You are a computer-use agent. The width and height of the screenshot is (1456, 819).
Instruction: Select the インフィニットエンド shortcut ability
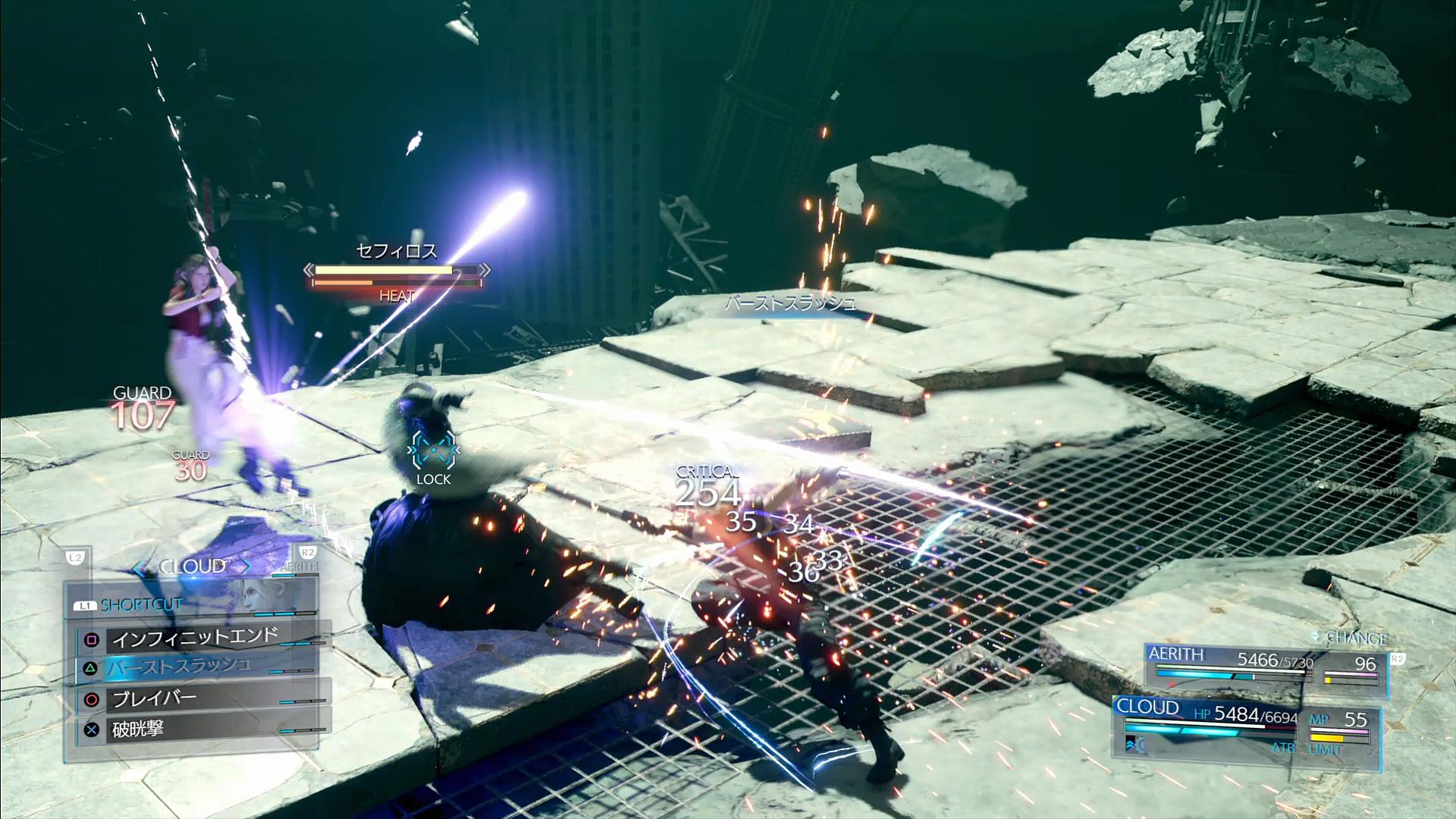coord(196,639)
